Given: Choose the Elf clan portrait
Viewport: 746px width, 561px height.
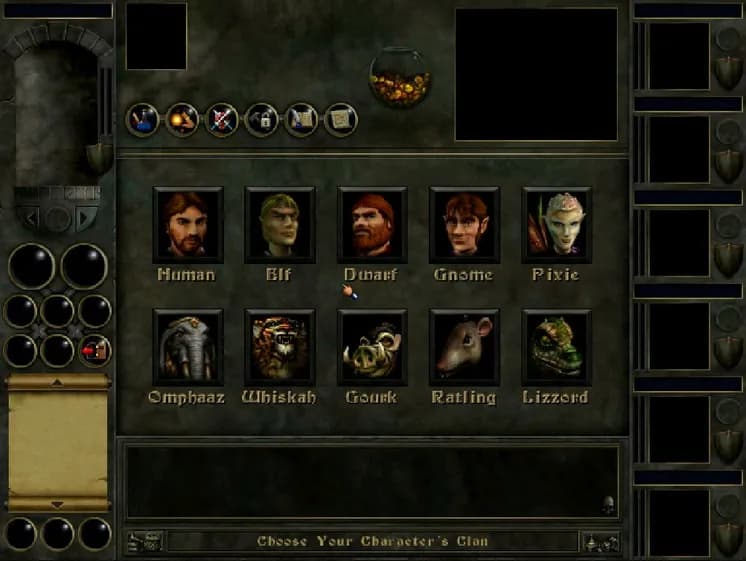Looking at the screenshot, I should point(280,224).
